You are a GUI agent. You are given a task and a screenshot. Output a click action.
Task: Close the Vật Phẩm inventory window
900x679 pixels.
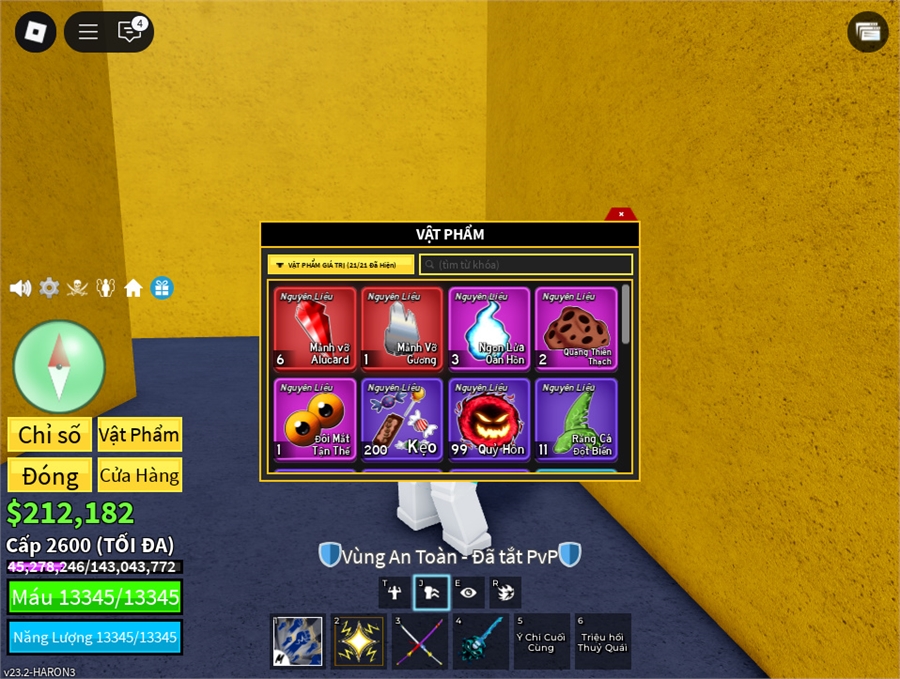(621, 214)
